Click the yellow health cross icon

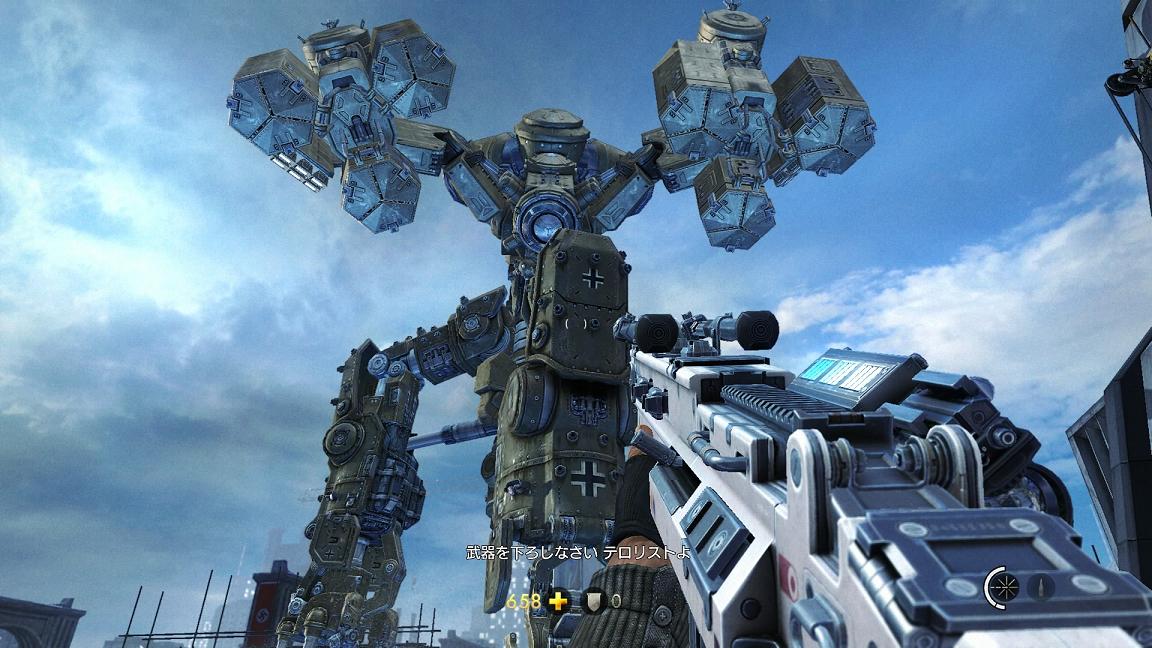(558, 601)
